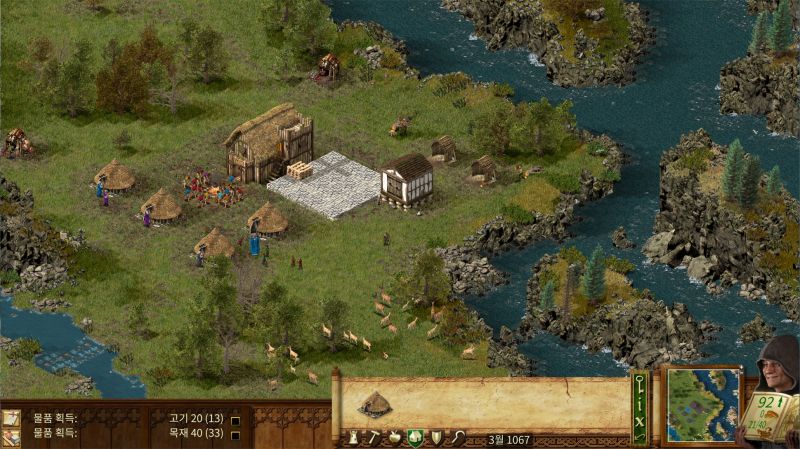Switch to the food processing sickle category
800x449 pixels.
456,437
